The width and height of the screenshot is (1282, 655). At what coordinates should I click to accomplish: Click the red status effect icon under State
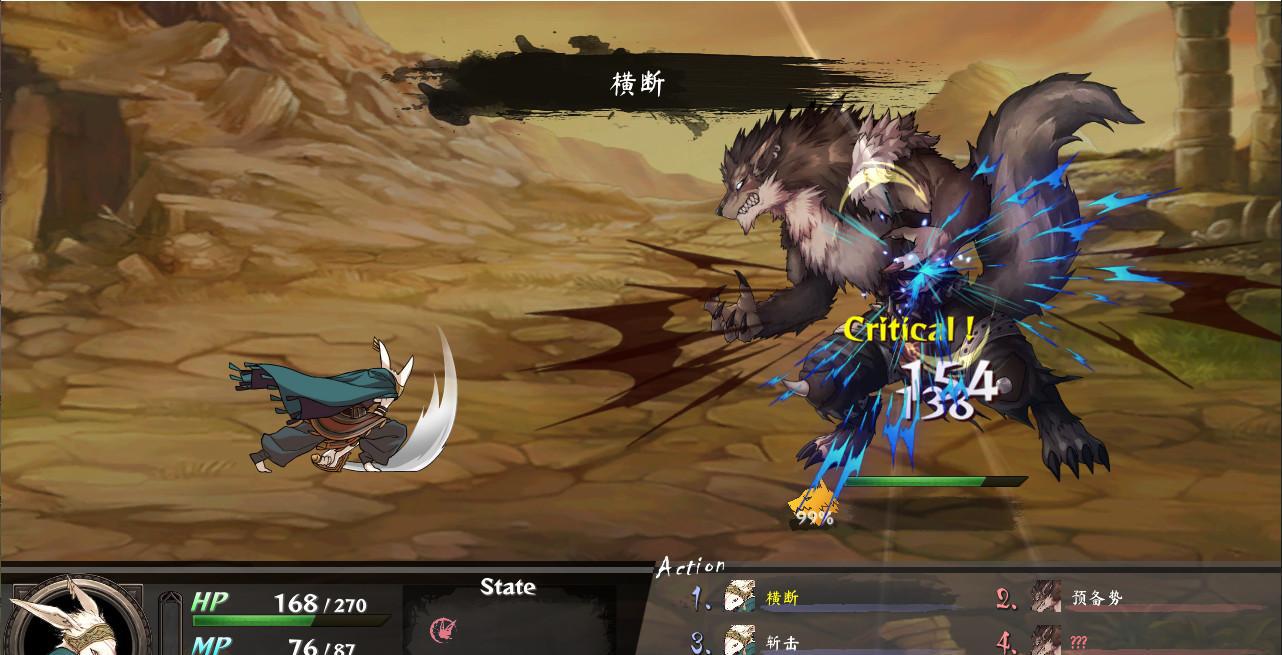pos(441,629)
